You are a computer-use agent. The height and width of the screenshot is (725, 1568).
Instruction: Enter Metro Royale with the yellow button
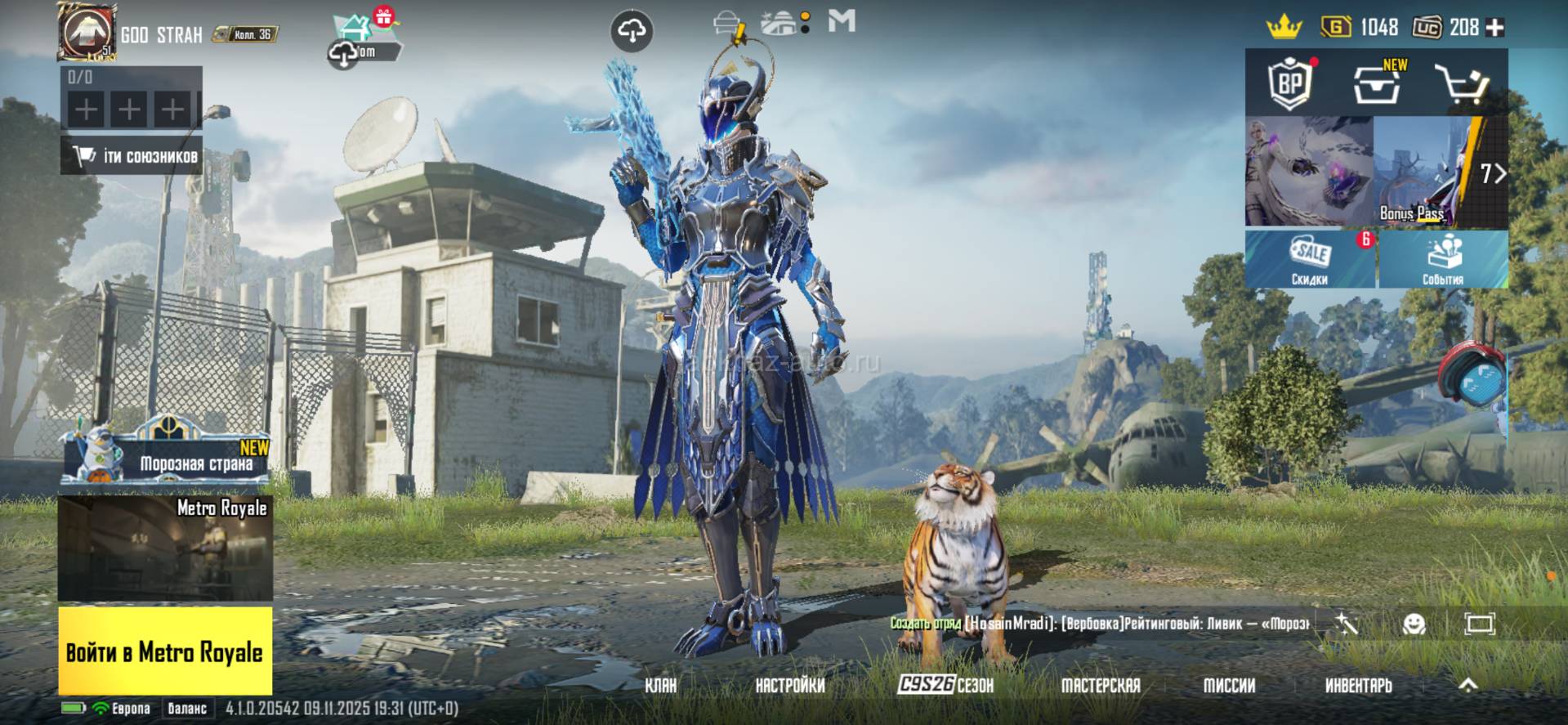point(165,651)
